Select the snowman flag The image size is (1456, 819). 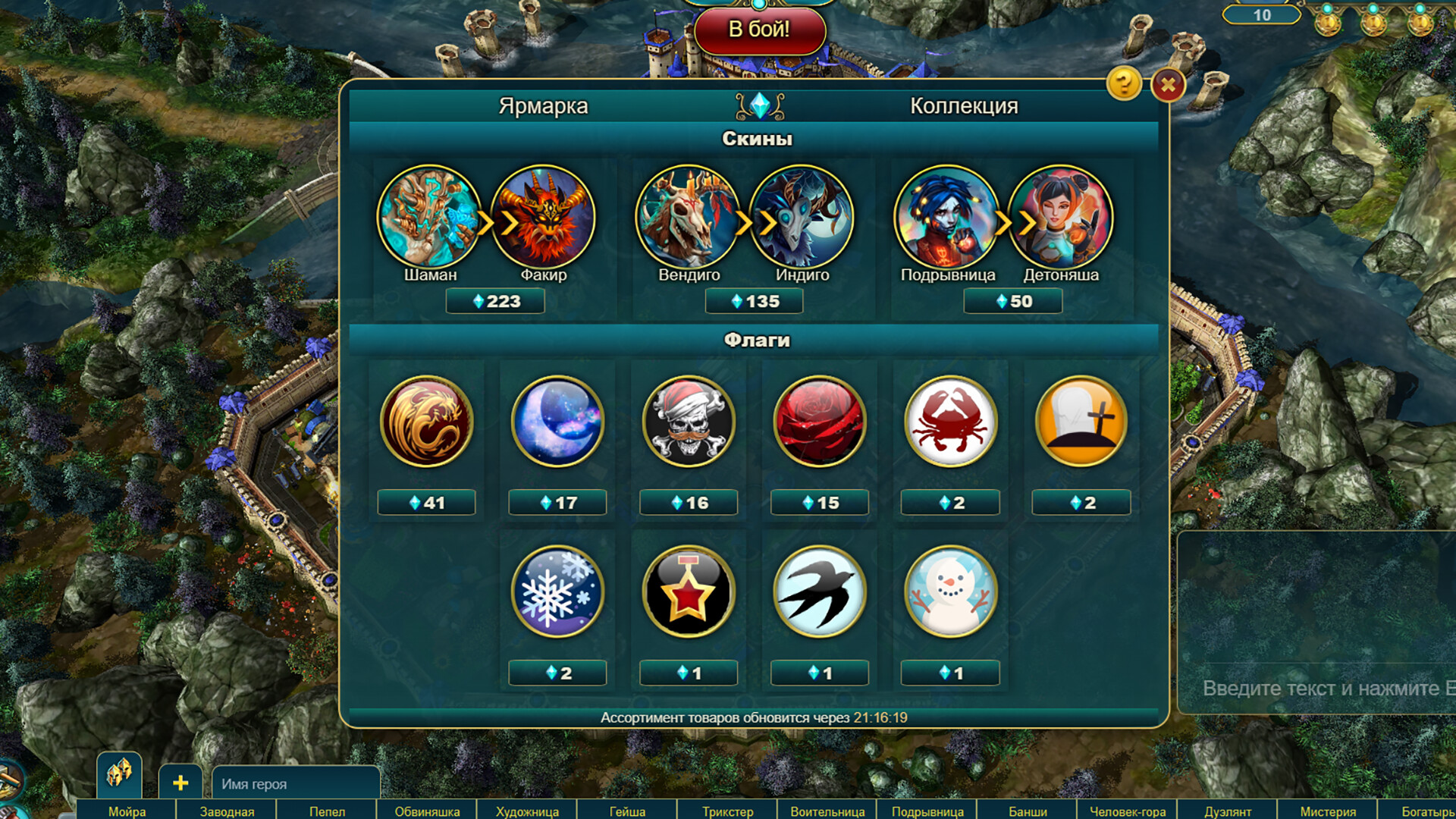coord(951,594)
